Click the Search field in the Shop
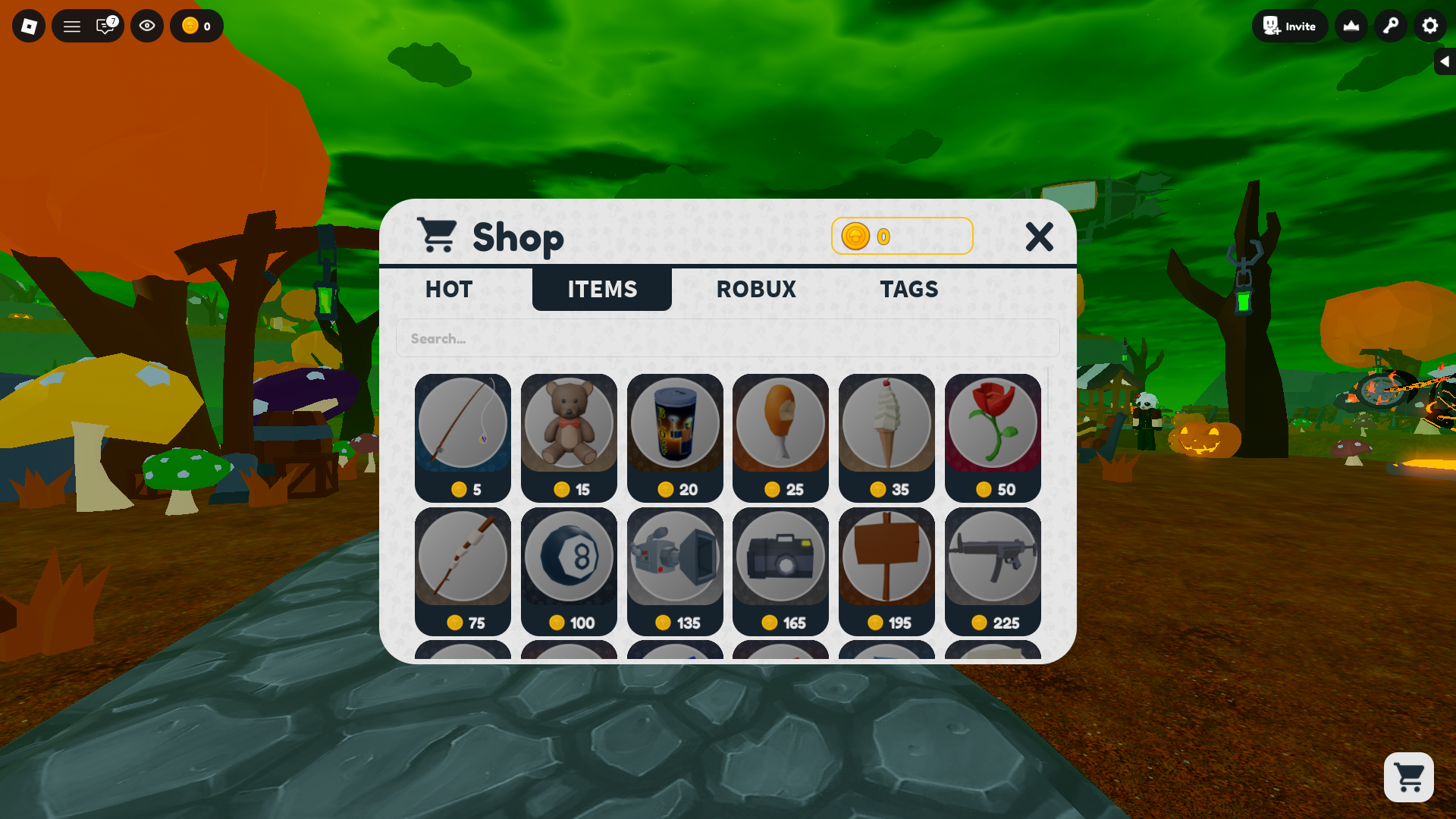 coord(728,338)
